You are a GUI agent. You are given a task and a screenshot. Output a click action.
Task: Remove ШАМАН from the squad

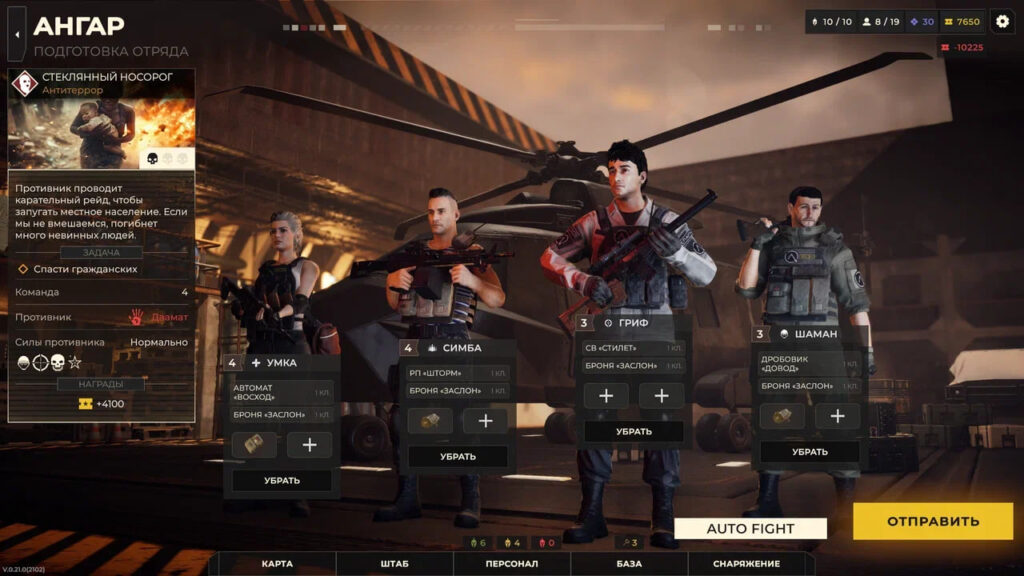810,451
